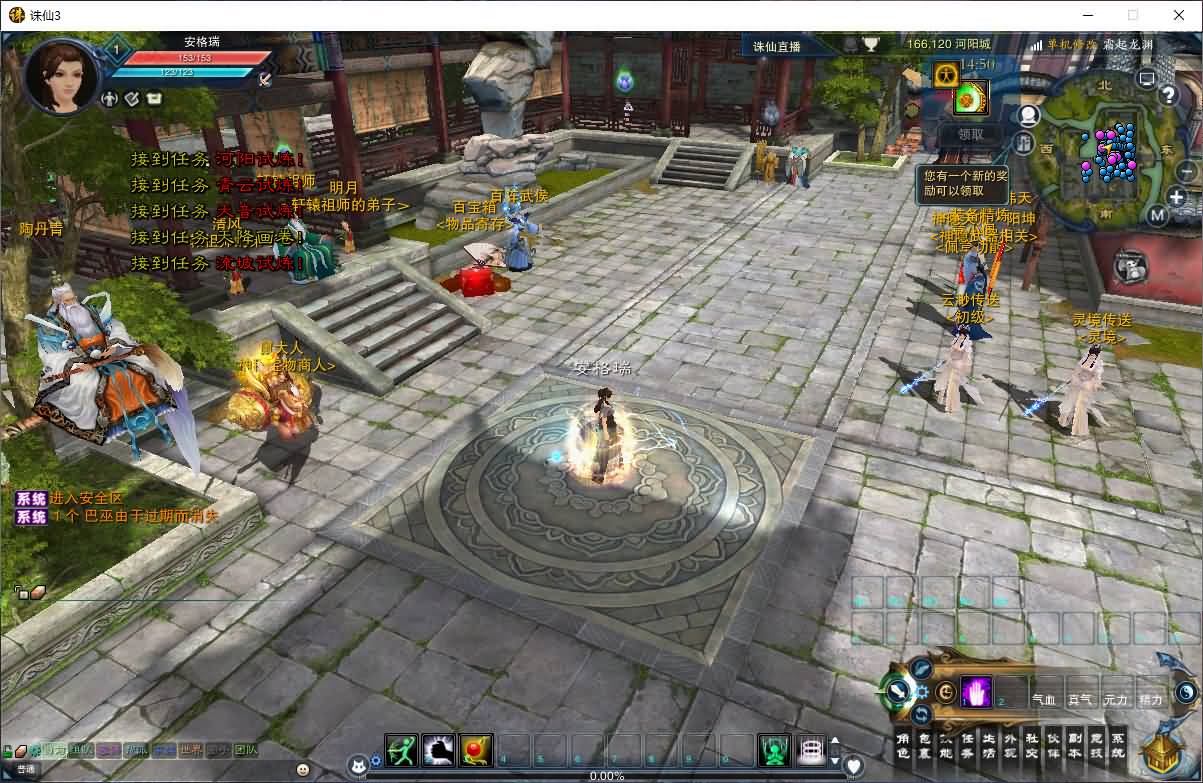
Task: Click the 安格瑞 player portrait
Action: (x=62, y=76)
